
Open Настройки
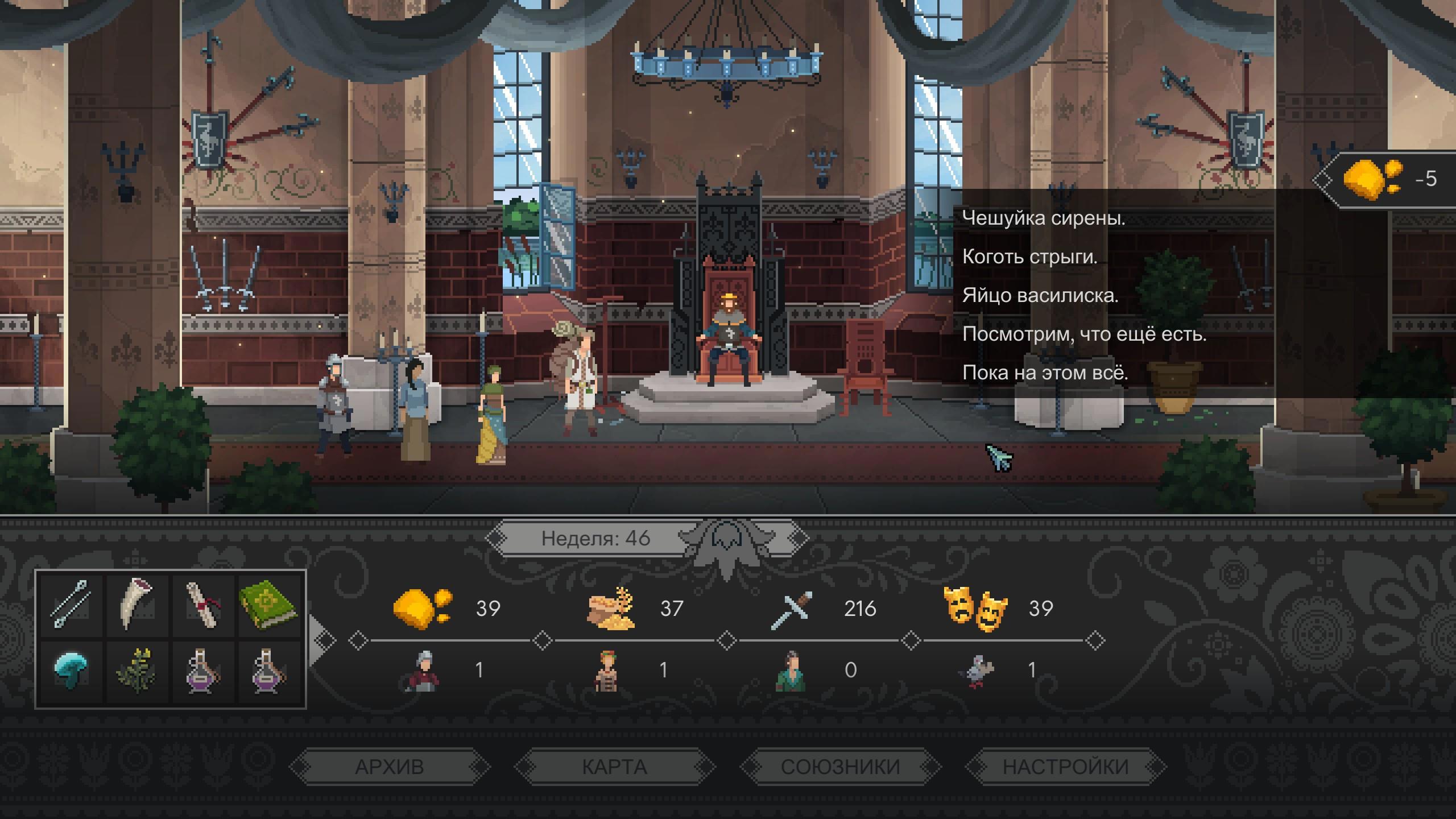point(1065,767)
